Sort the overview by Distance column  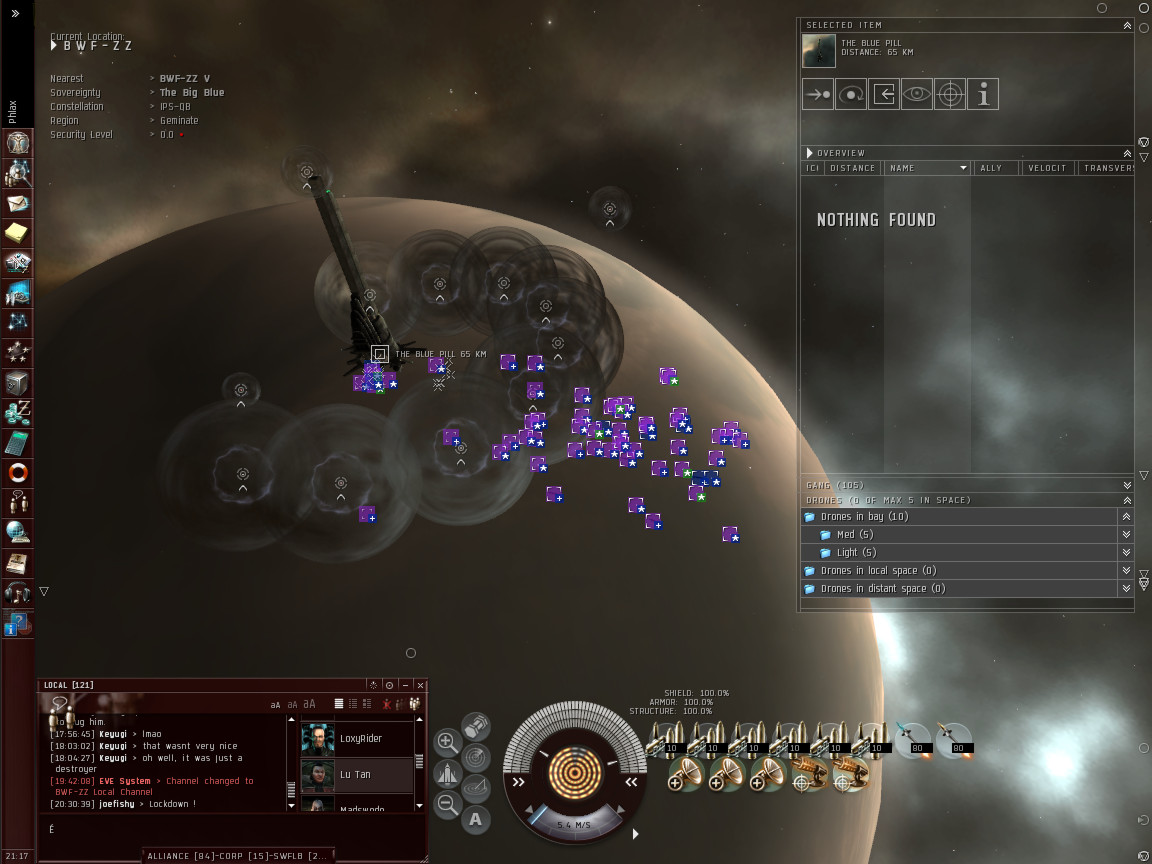853,168
